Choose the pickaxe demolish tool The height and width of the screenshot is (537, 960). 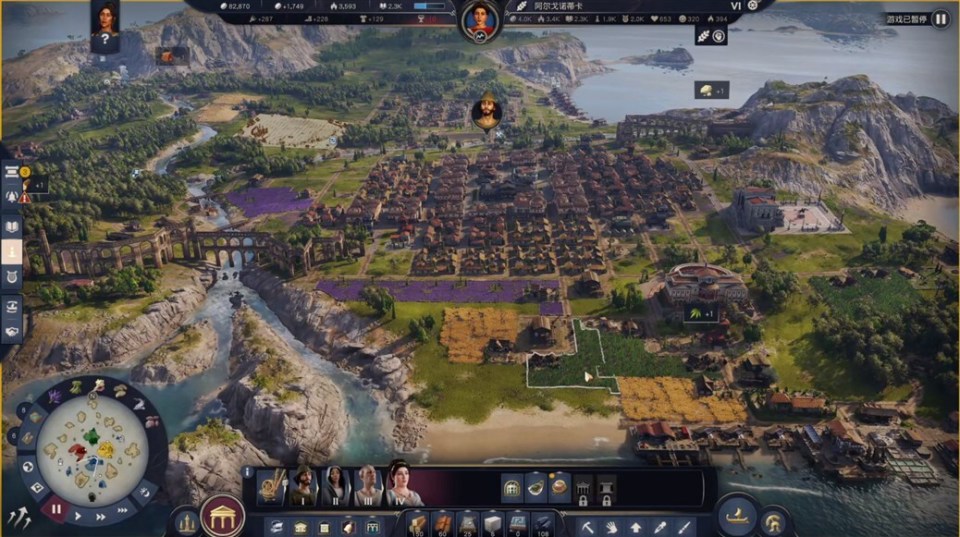click(x=589, y=525)
